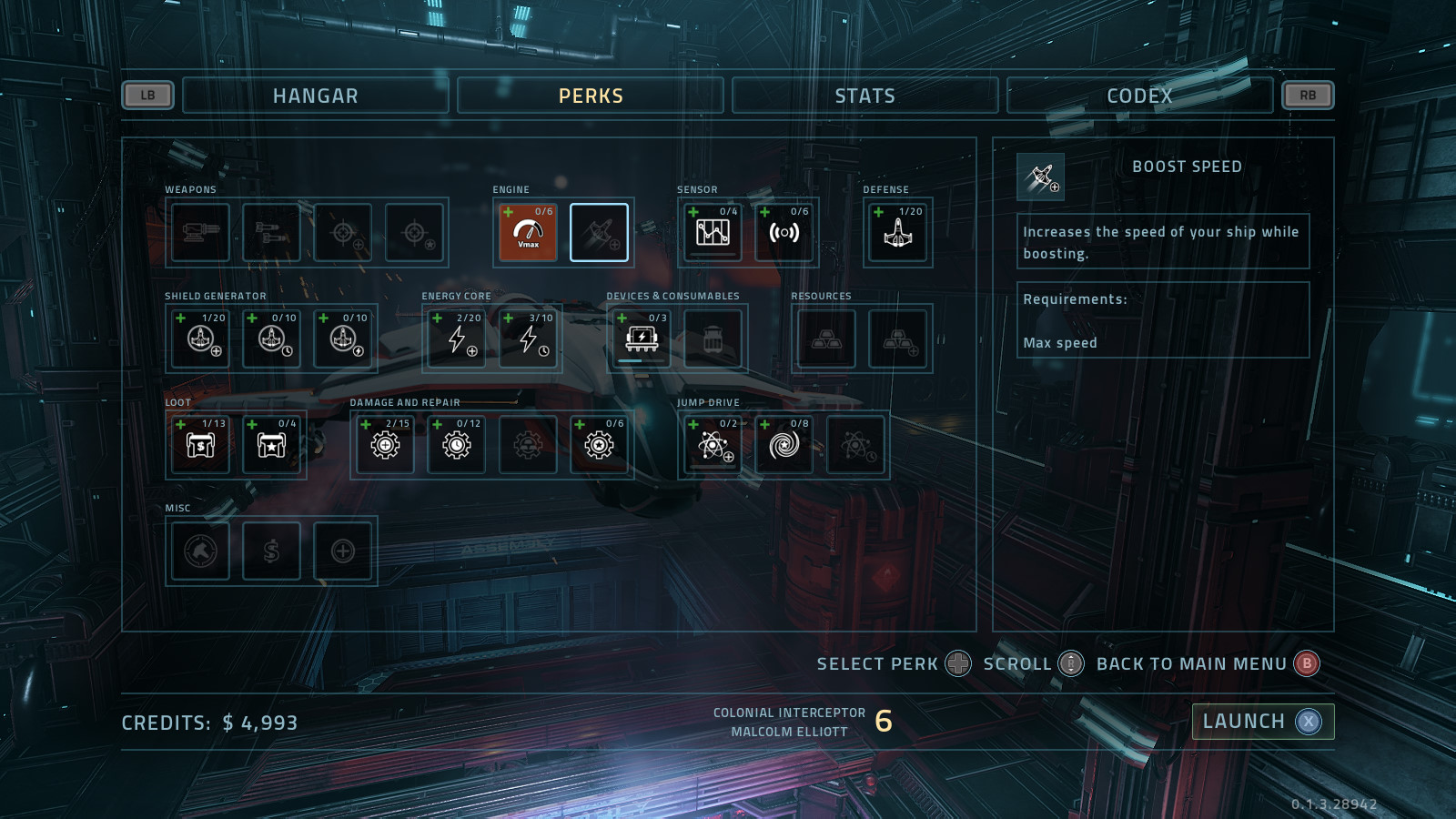Open the Codex tab
Screen dimensions: 1456x819
[1139, 96]
